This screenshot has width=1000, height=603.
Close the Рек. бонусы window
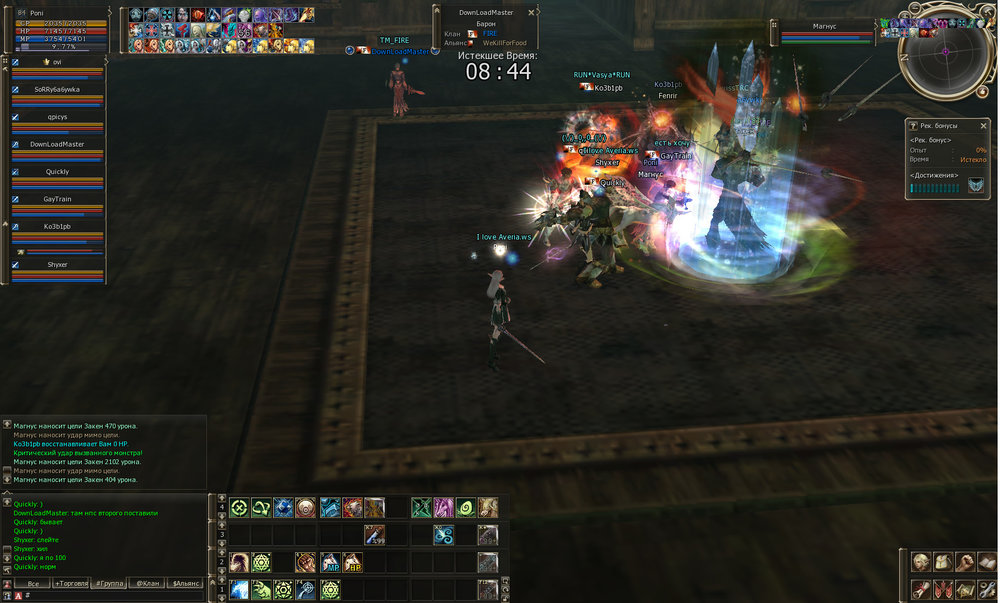982,125
